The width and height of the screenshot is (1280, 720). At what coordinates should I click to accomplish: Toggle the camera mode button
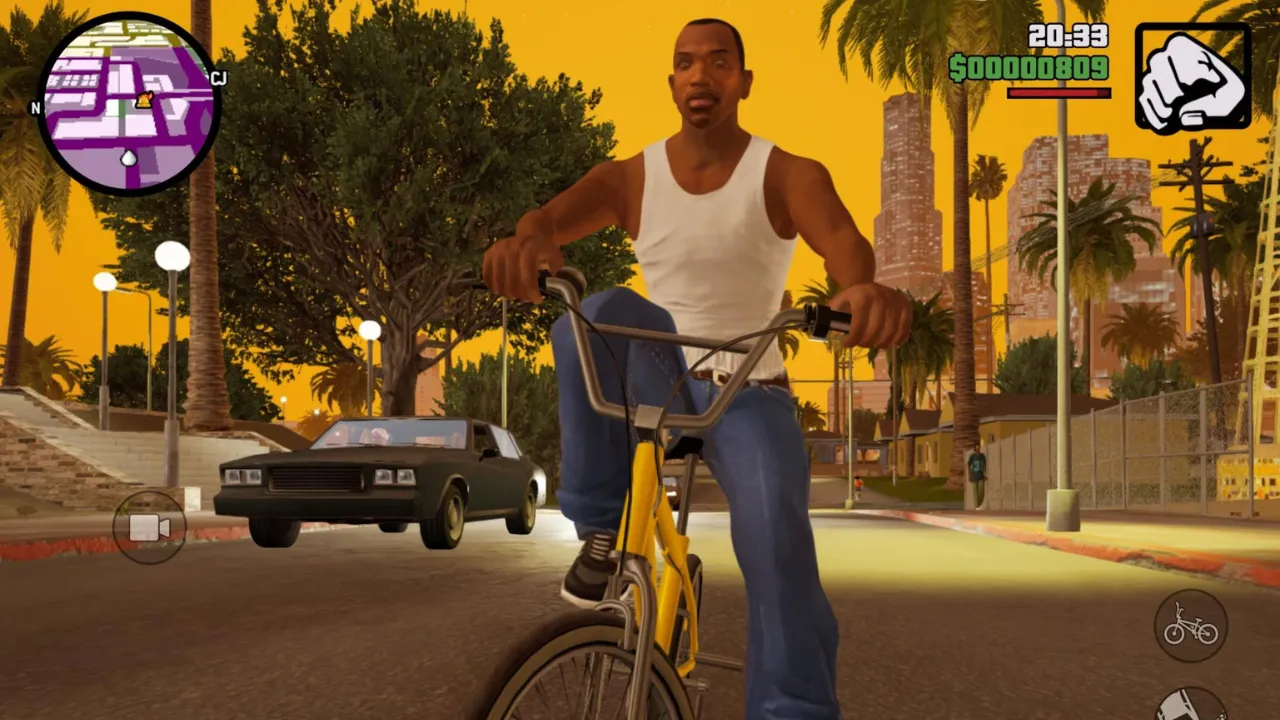coord(150,527)
